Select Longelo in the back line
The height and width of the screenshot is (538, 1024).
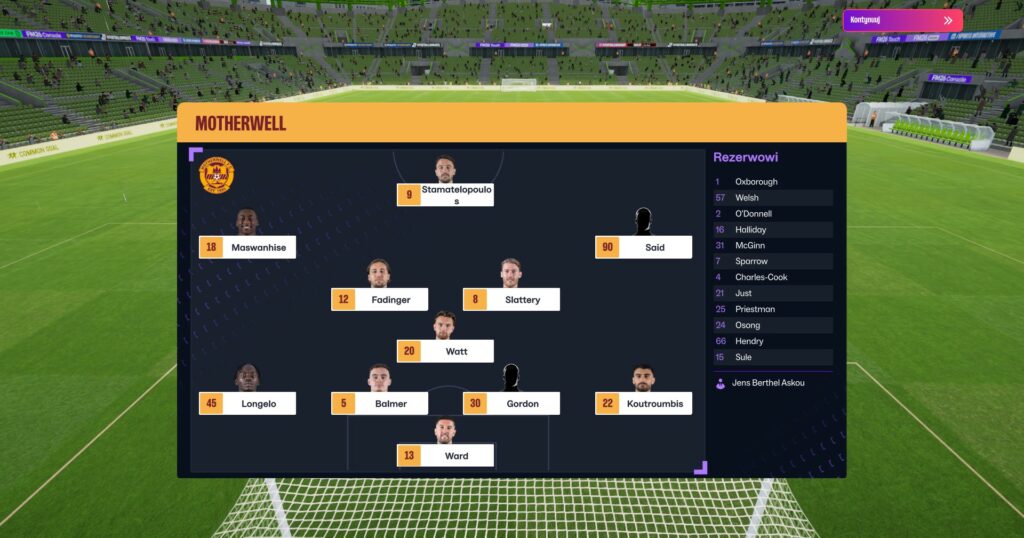pyautogui.click(x=247, y=403)
